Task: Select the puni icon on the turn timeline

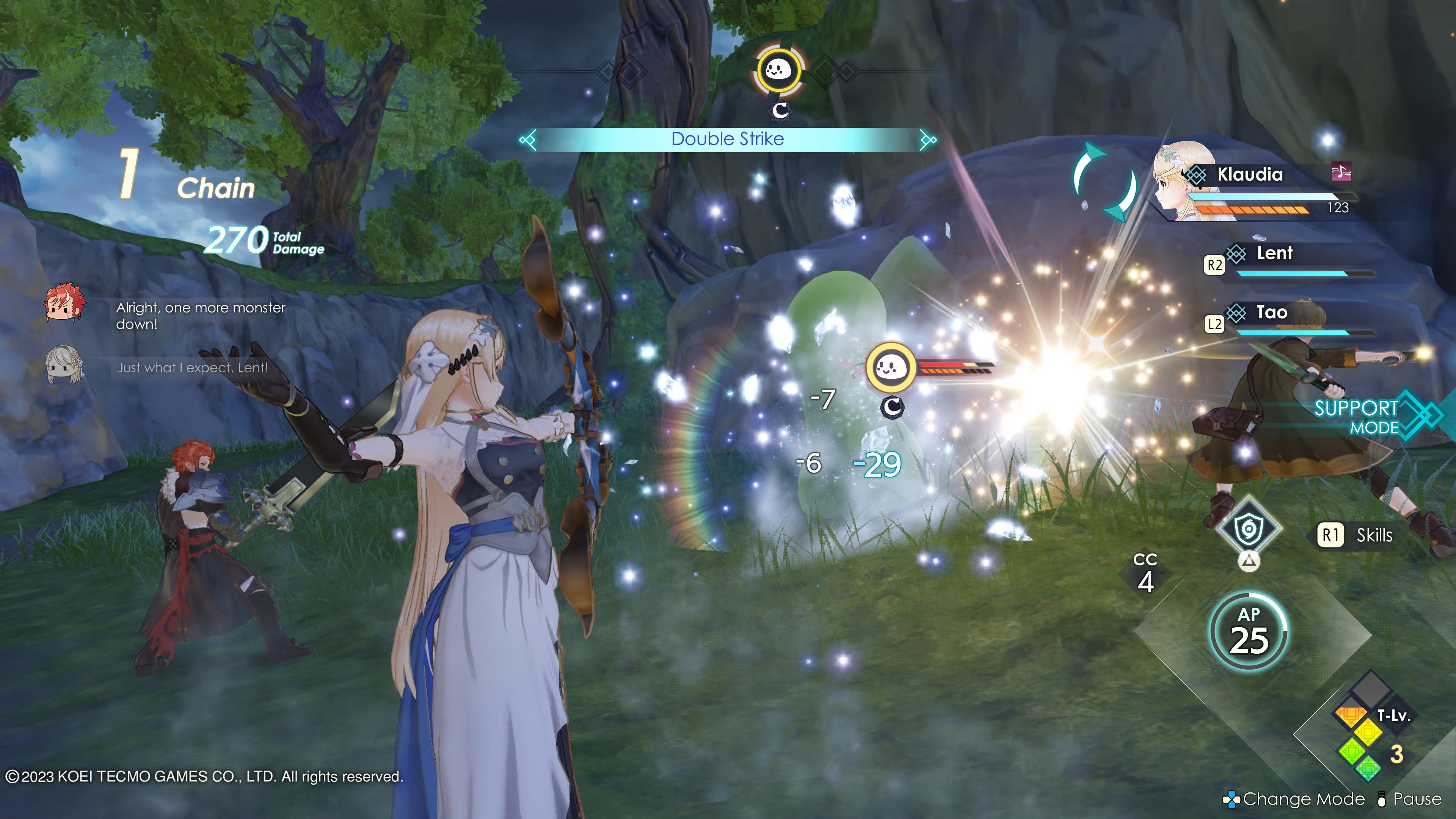Action: pyautogui.click(x=779, y=71)
